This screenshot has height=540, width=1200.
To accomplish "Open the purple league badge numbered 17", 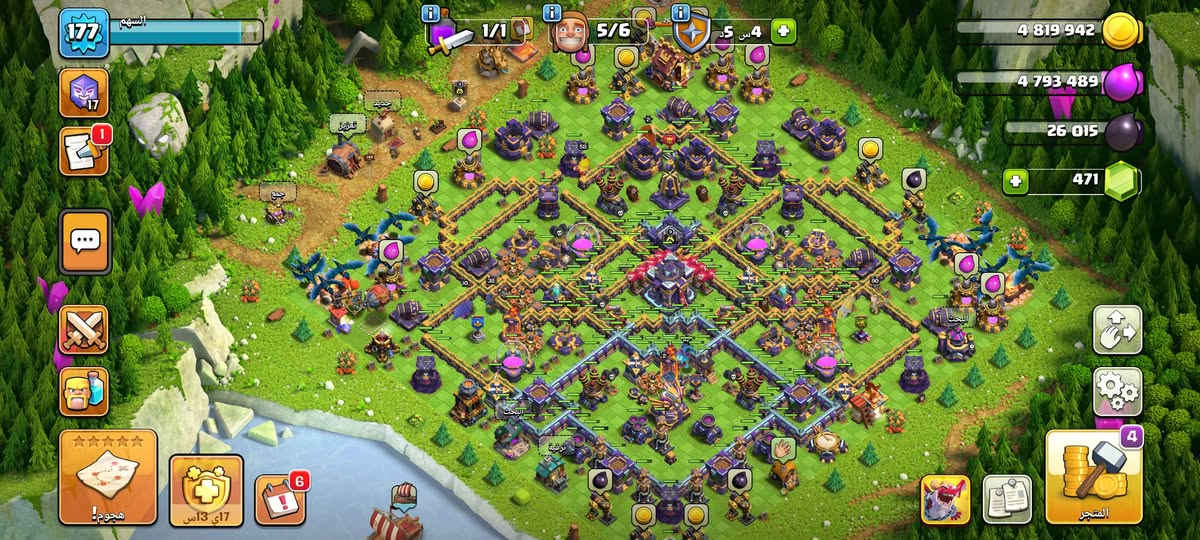I will pyautogui.click(x=85, y=92).
